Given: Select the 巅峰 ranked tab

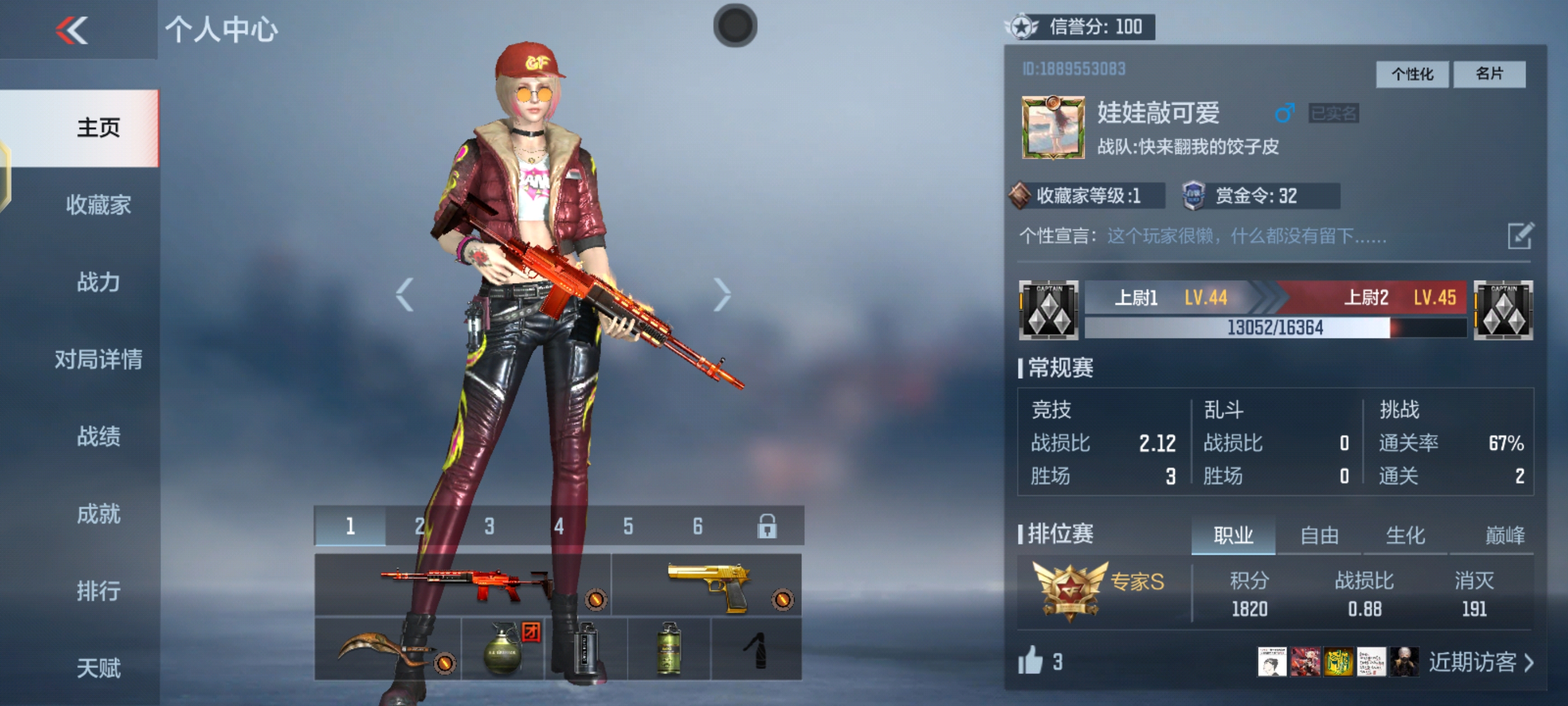Looking at the screenshot, I should tap(1504, 536).
